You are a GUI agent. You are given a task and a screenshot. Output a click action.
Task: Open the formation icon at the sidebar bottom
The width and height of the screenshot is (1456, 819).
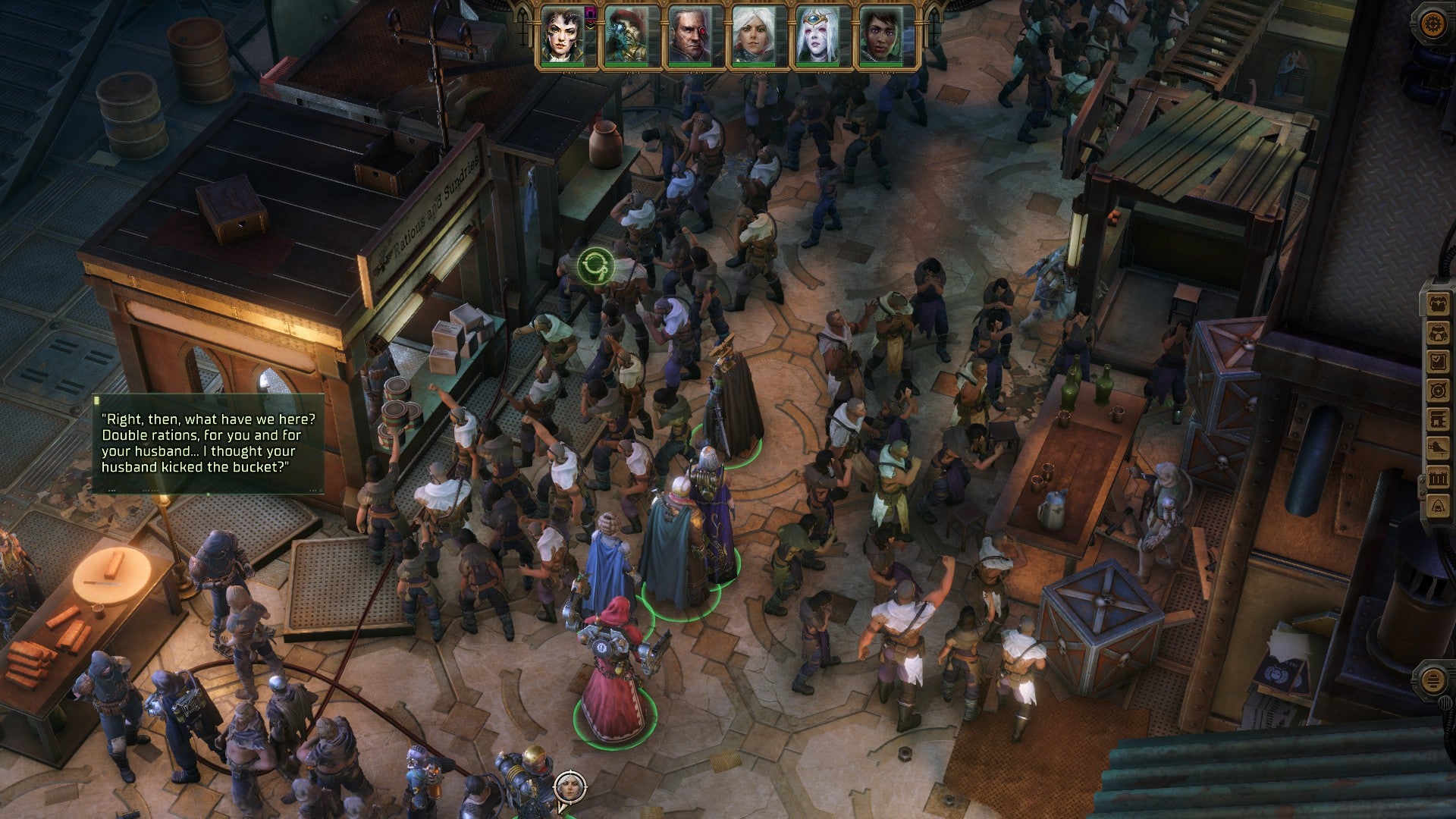1439,504
